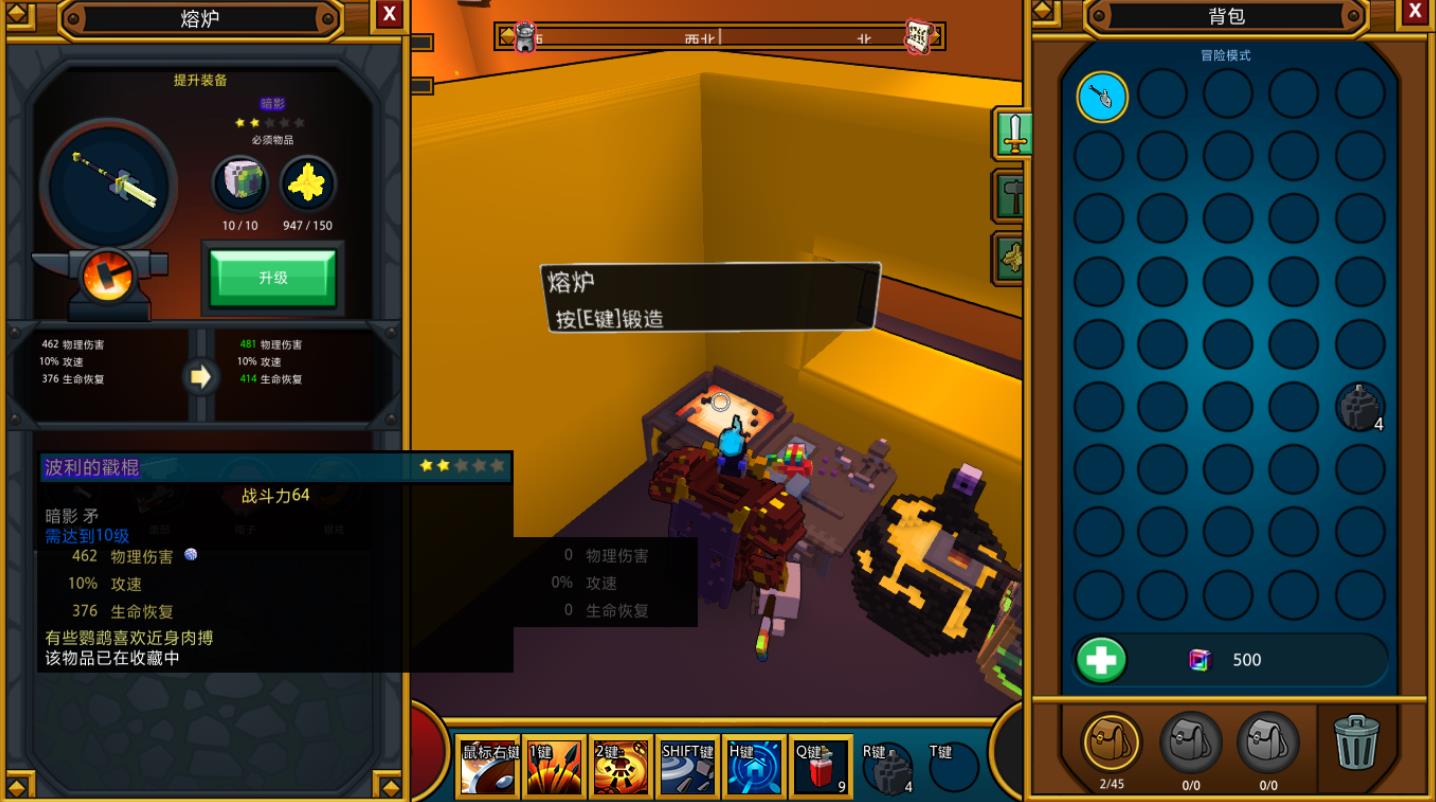
Task: Switch to the sword equipment side tab
Action: (1015, 133)
